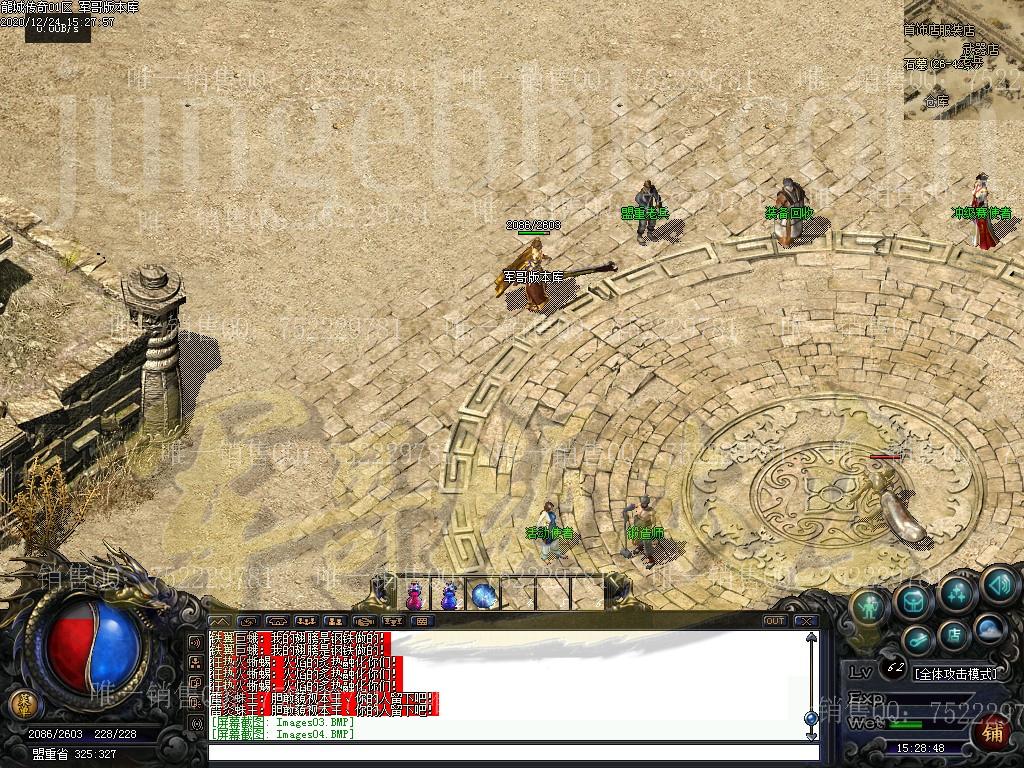Open the character status panel icon
Screen dimensions: 1024x768
coord(871,606)
